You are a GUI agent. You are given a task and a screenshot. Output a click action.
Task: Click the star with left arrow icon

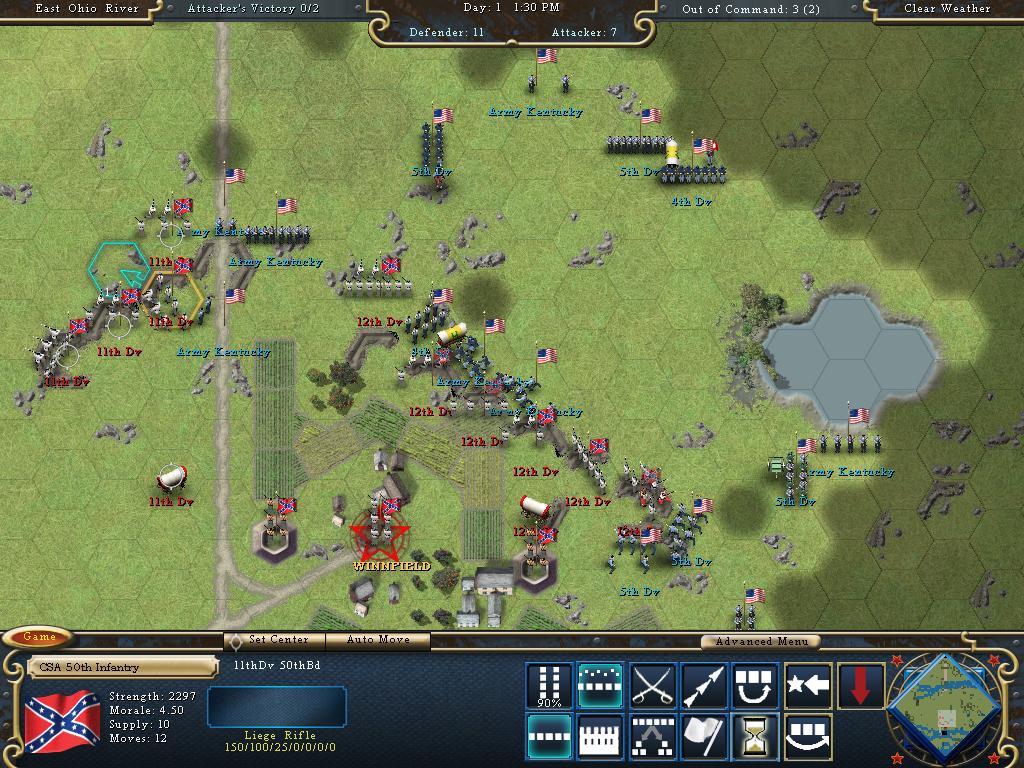(x=808, y=685)
